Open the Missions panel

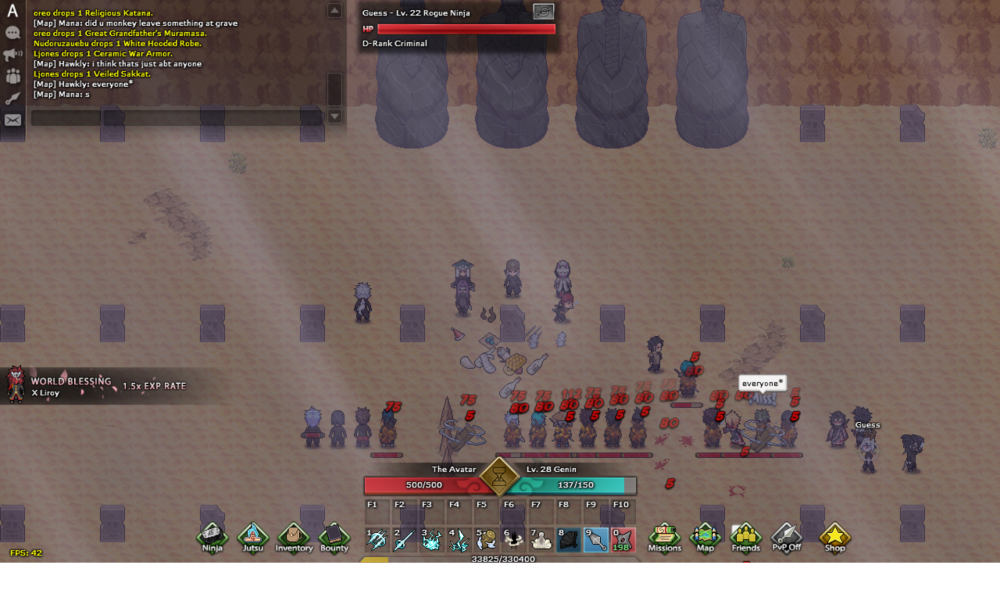(x=664, y=537)
